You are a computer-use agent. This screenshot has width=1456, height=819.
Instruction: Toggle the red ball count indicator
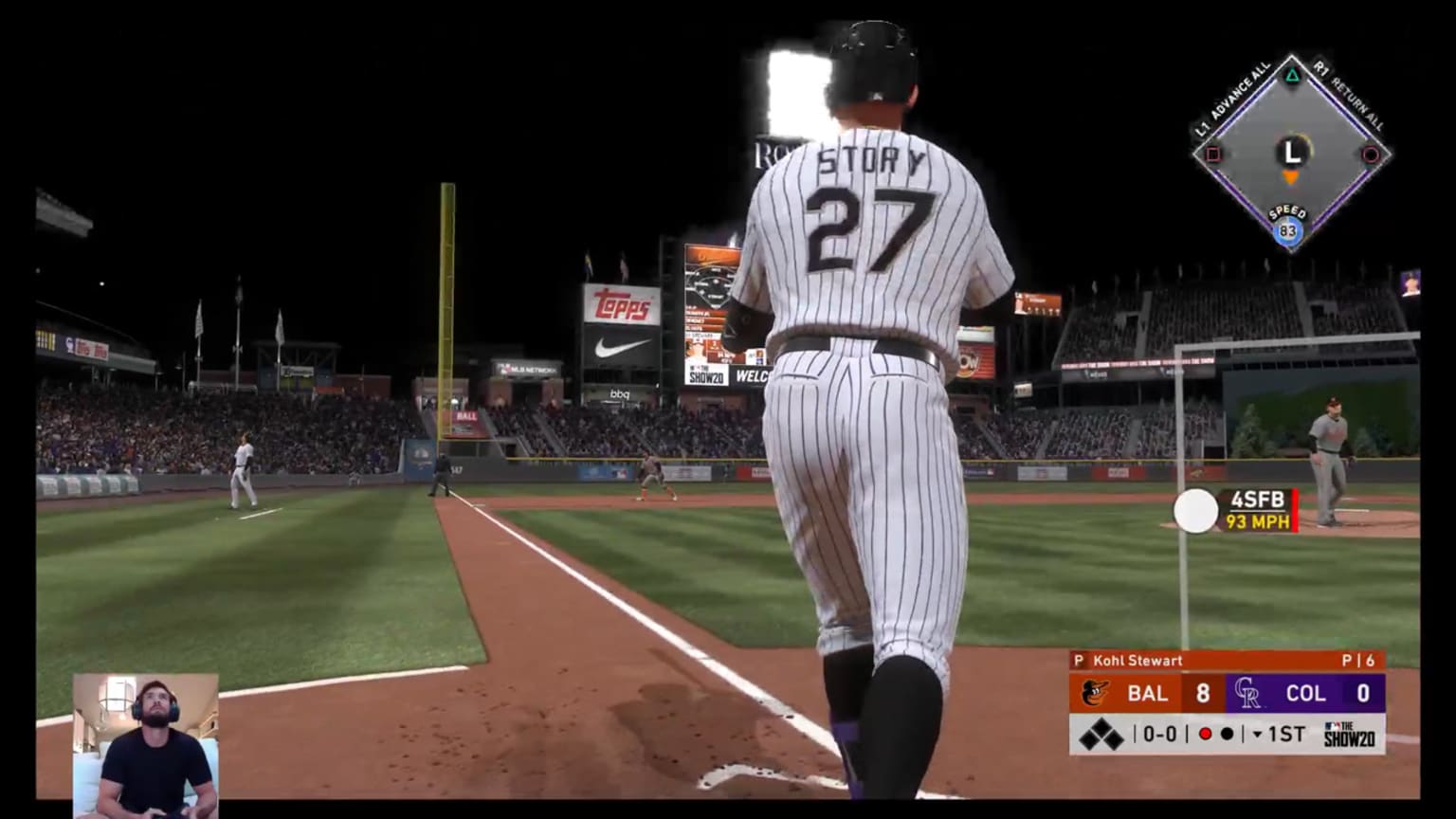tap(1207, 733)
